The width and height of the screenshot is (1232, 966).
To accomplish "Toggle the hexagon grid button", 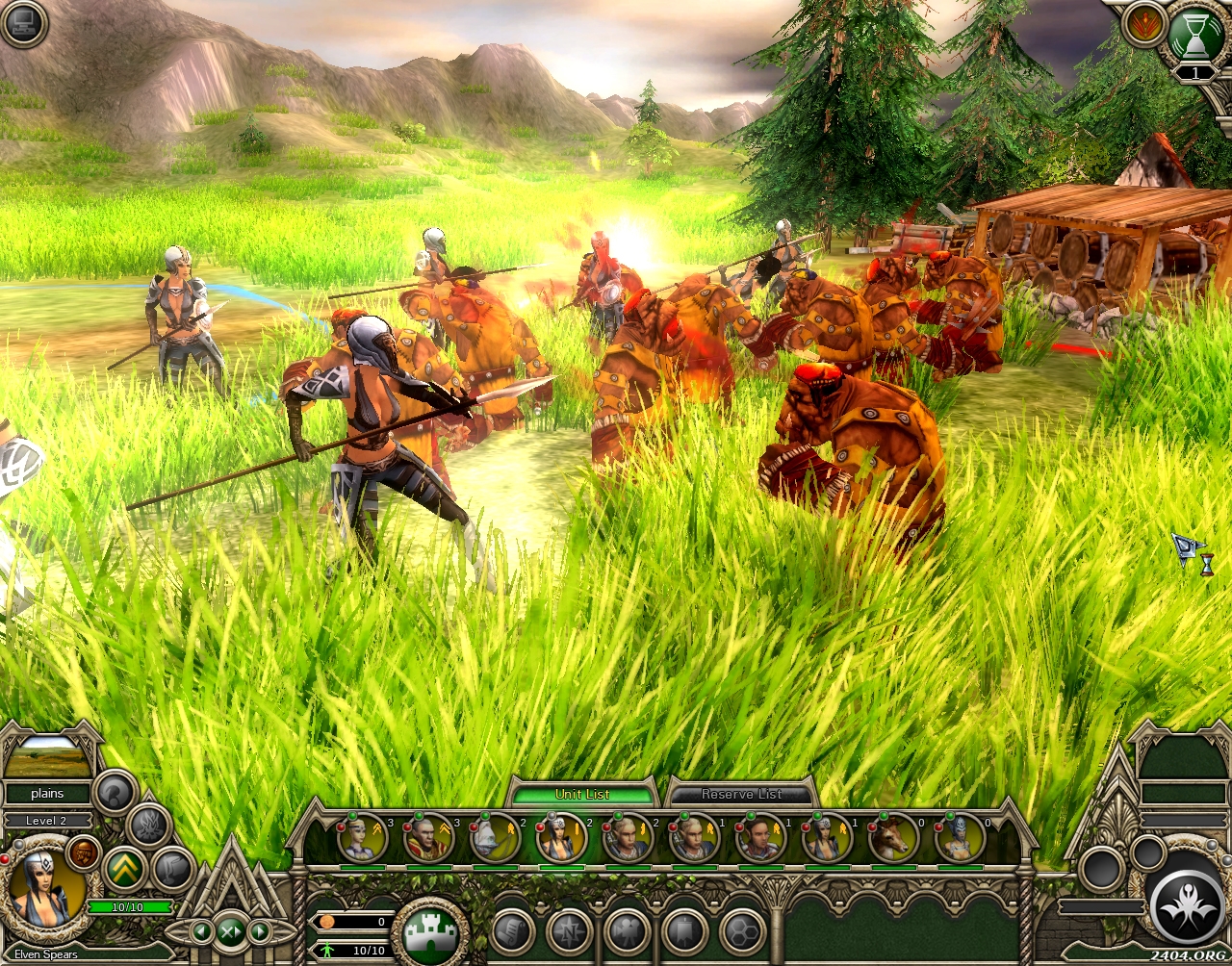I will tap(742, 931).
